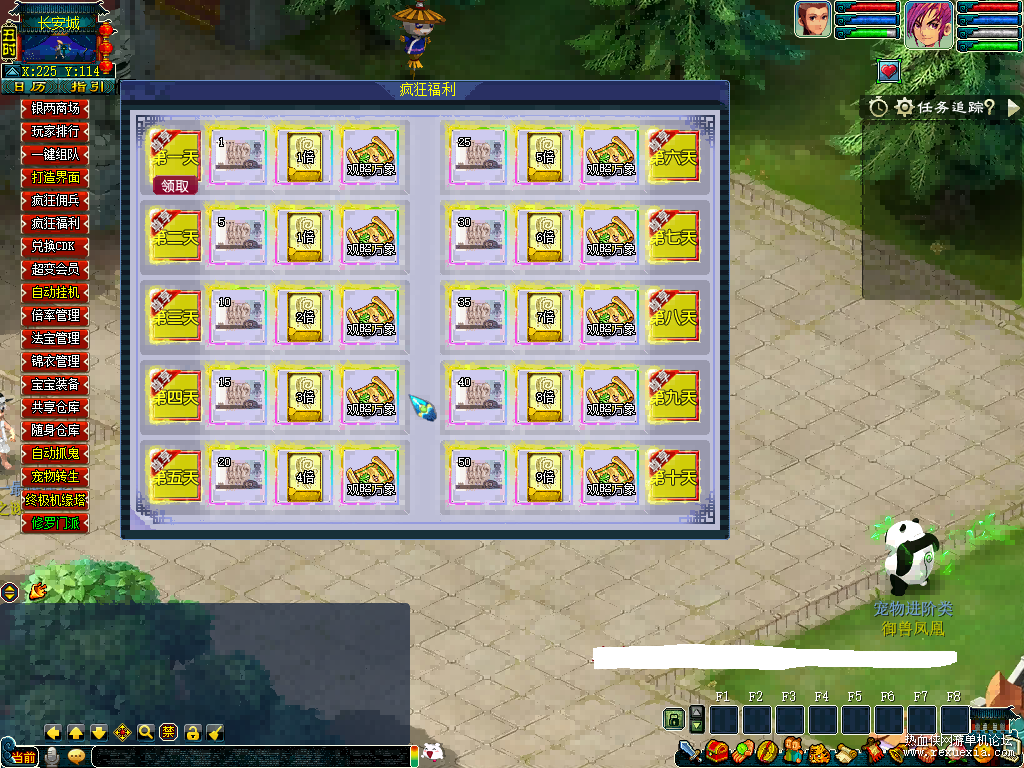Open the 银两商场 silver shop menu
1024x768 pixels.
pos(55,109)
